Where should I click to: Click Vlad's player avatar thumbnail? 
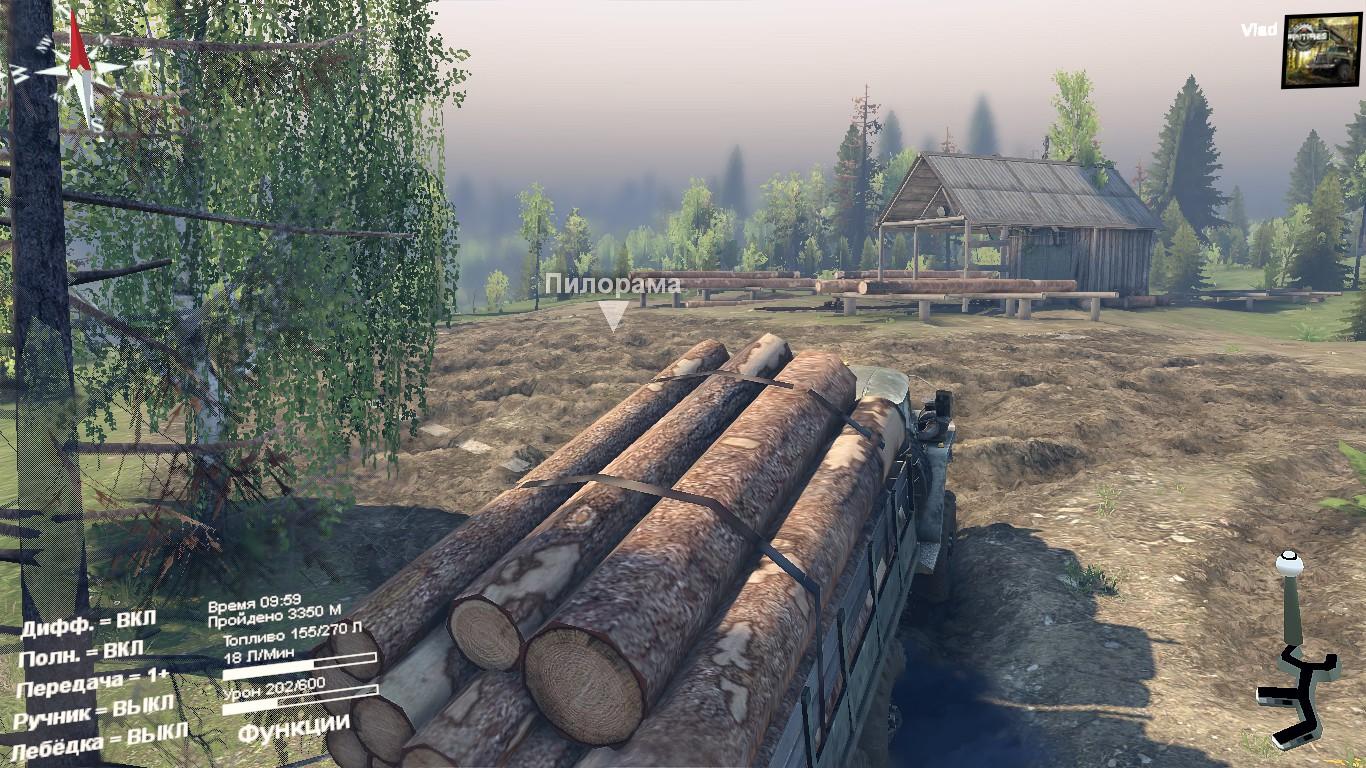pos(1321,50)
